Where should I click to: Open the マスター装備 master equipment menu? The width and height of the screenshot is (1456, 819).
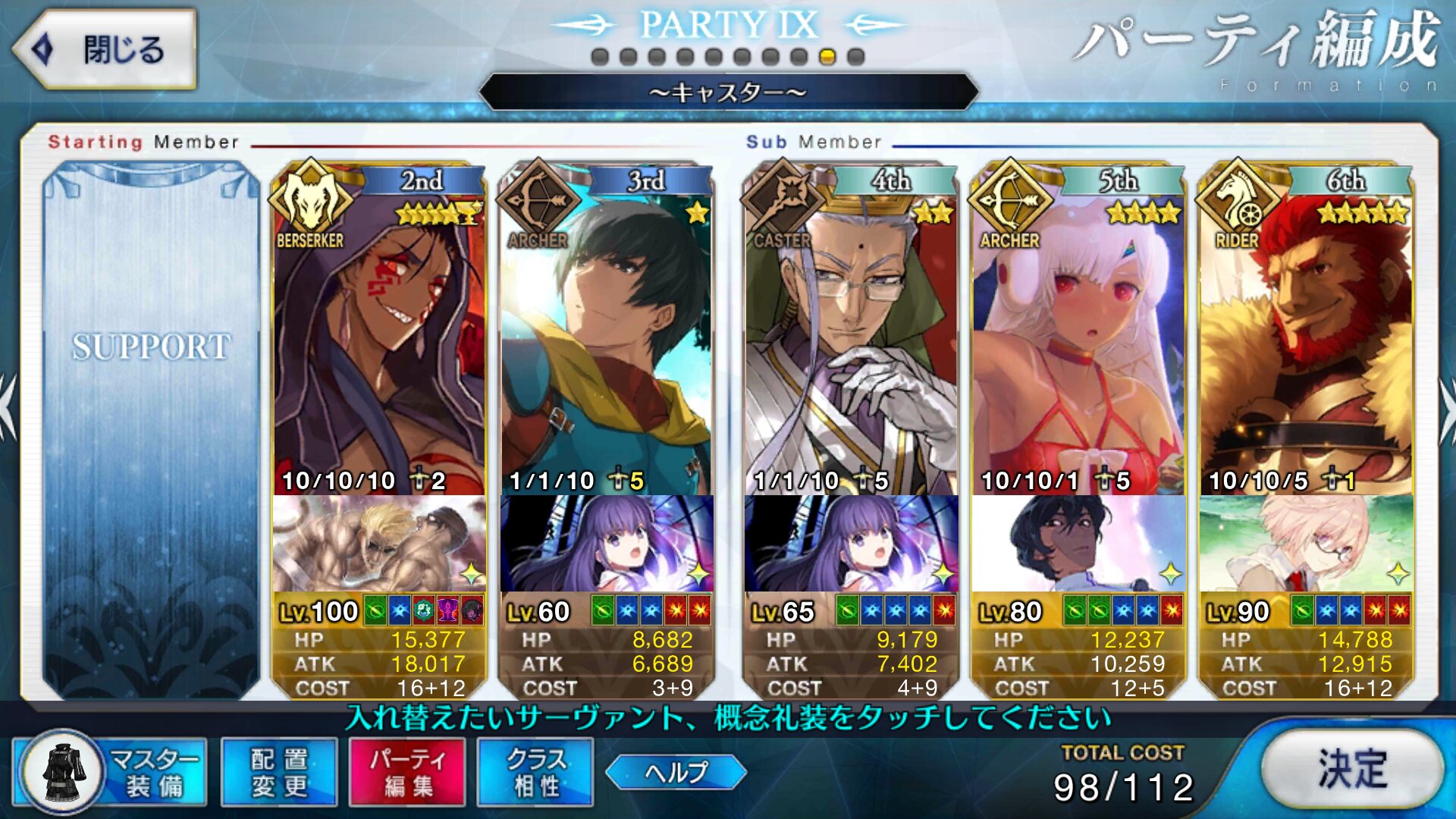click(x=111, y=772)
